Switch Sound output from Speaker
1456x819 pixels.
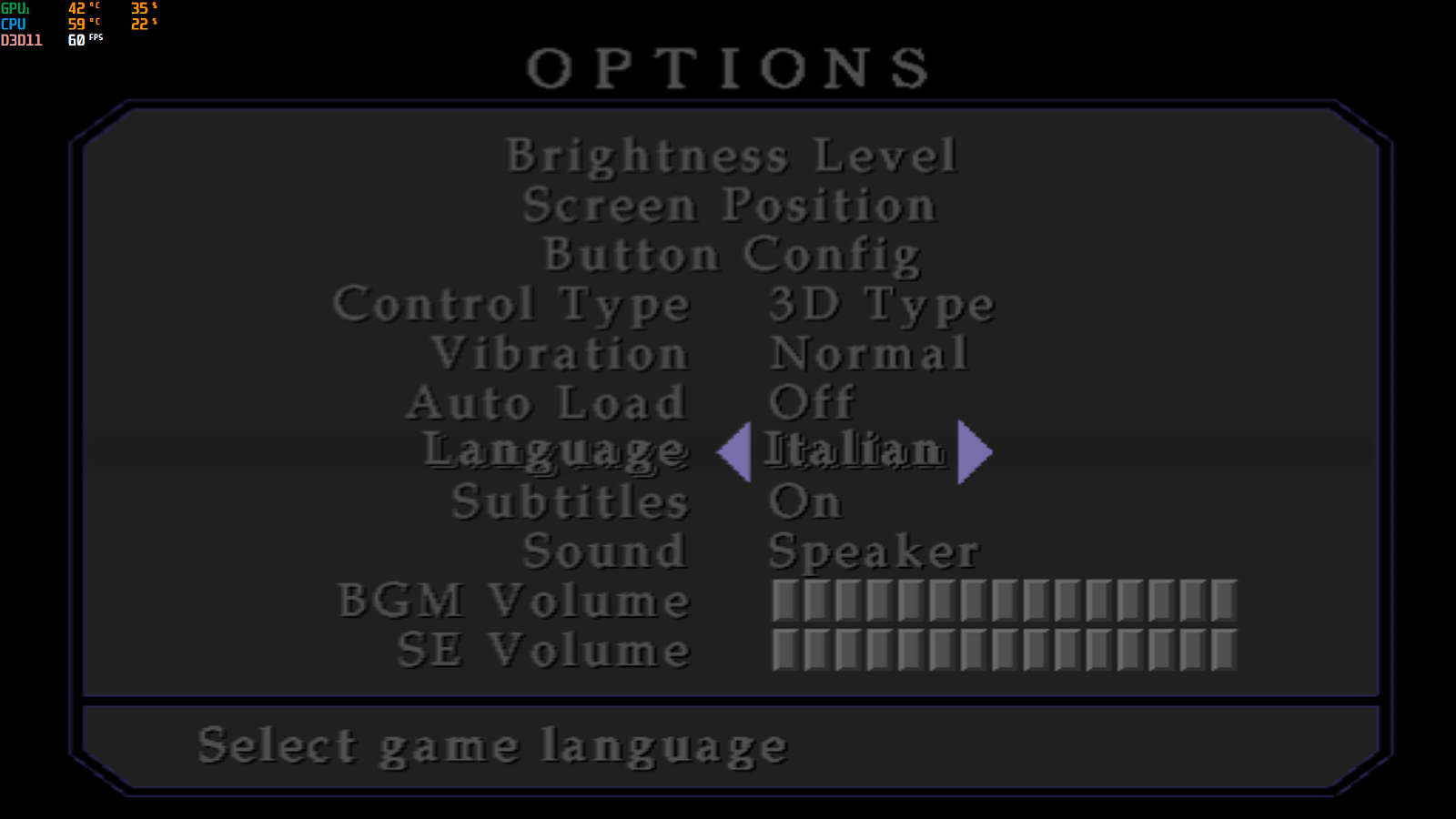click(x=874, y=551)
